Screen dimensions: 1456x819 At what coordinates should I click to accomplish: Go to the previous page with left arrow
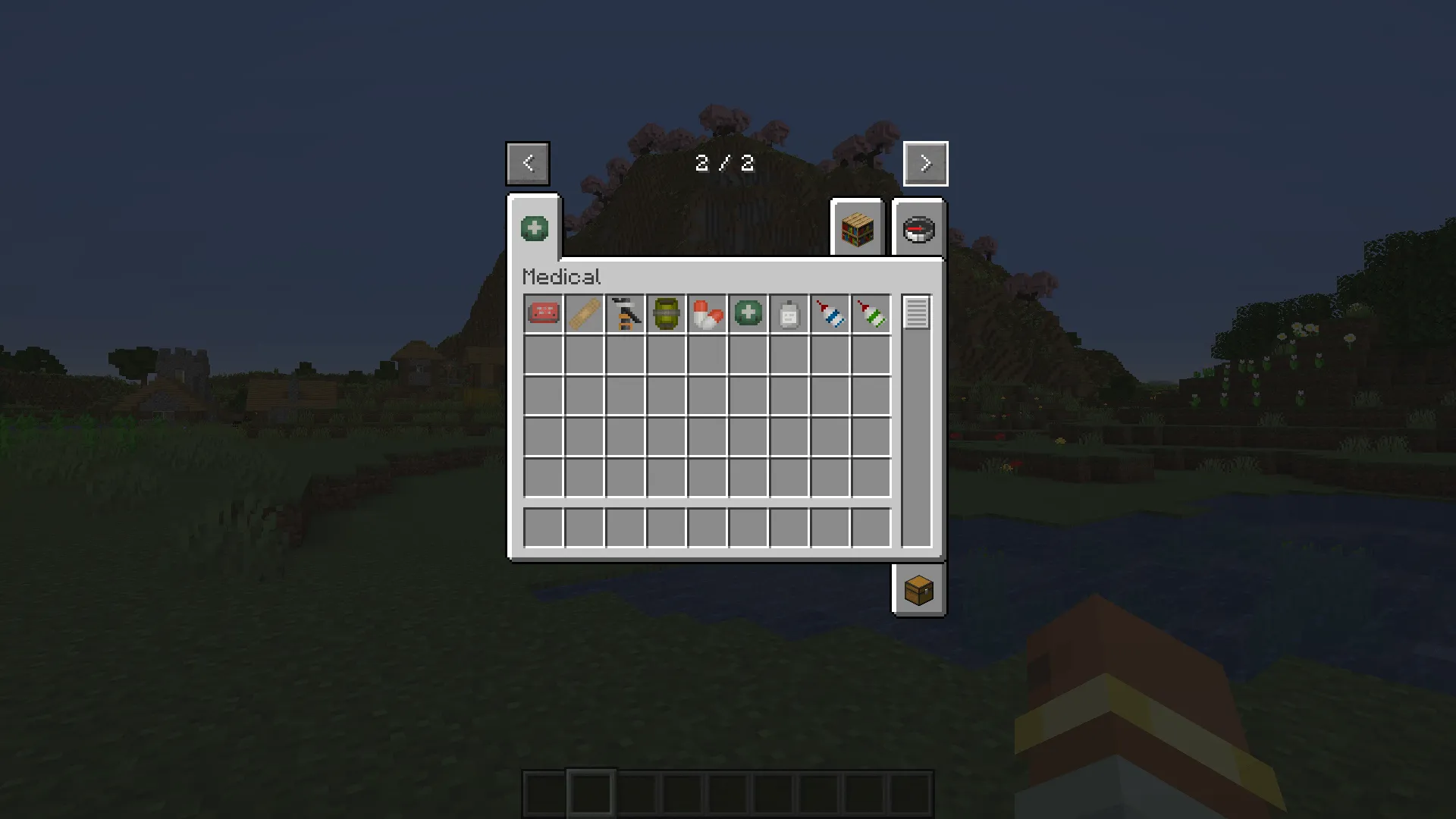point(528,163)
